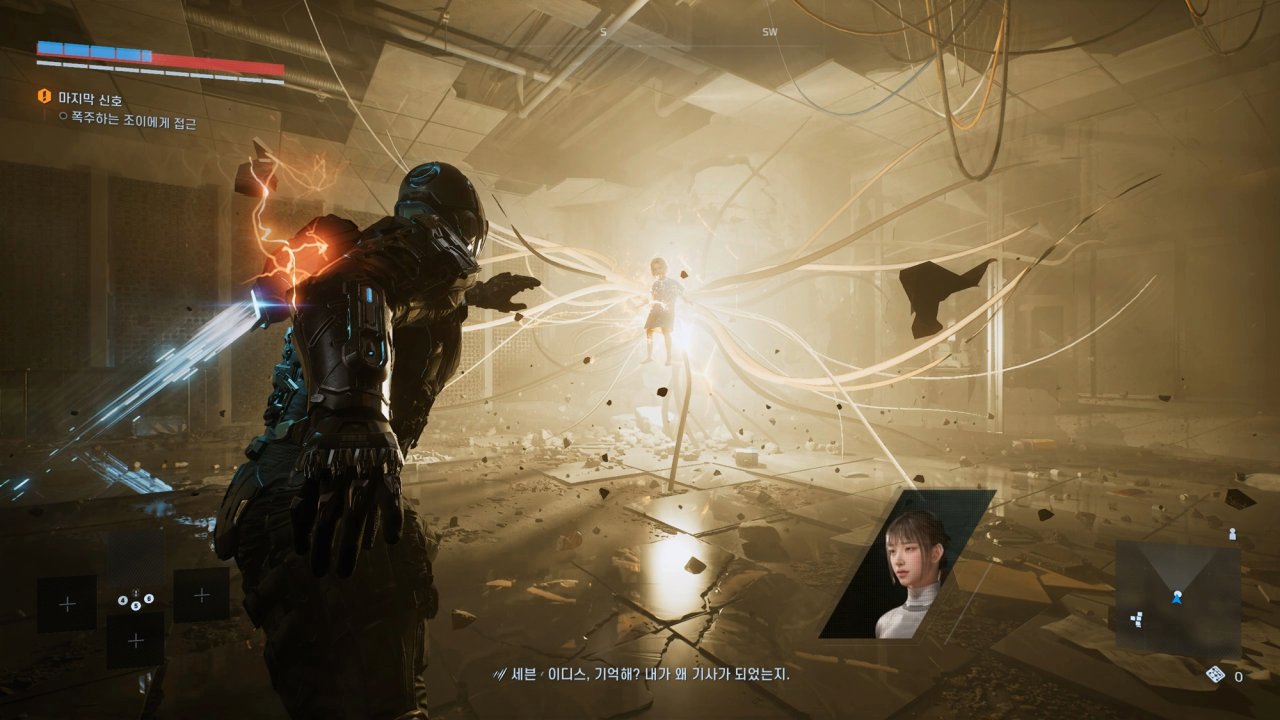
Task: Click the orange quest exclamation icon
Action: click(41, 98)
